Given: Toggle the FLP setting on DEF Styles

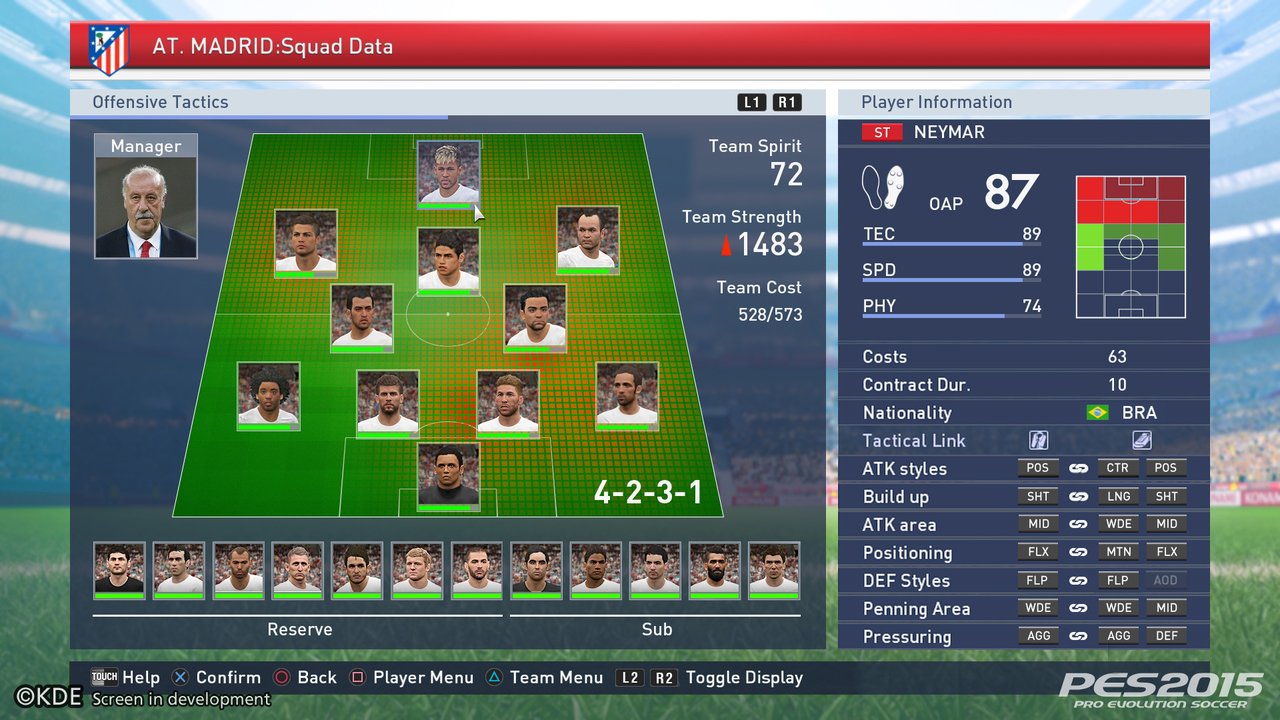Looking at the screenshot, I should [1038, 580].
